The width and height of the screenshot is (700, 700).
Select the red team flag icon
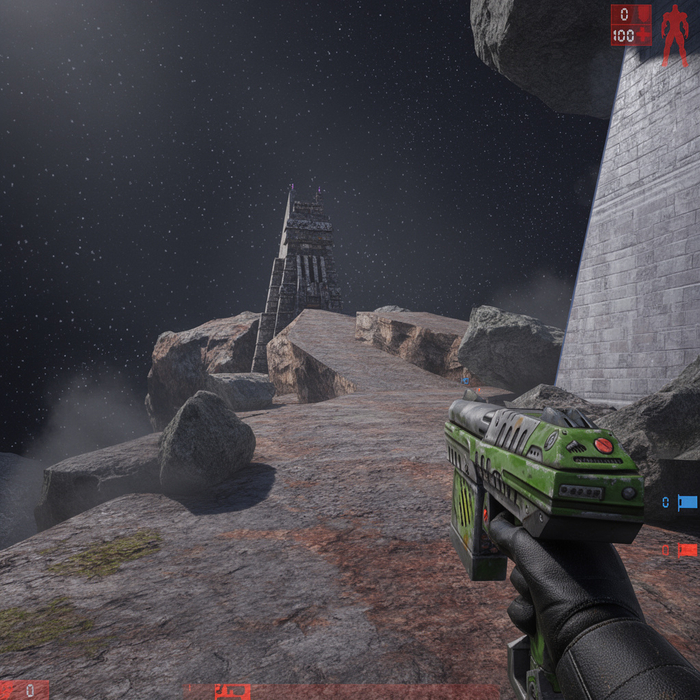click(687, 549)
